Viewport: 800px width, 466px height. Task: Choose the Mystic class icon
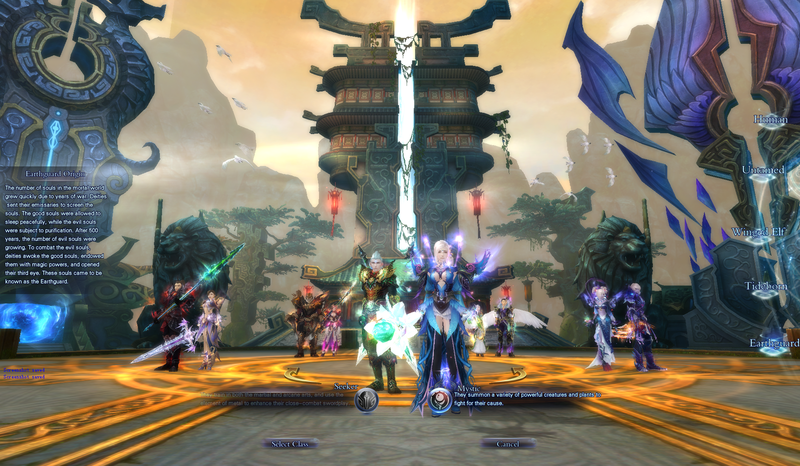(440, 400)
